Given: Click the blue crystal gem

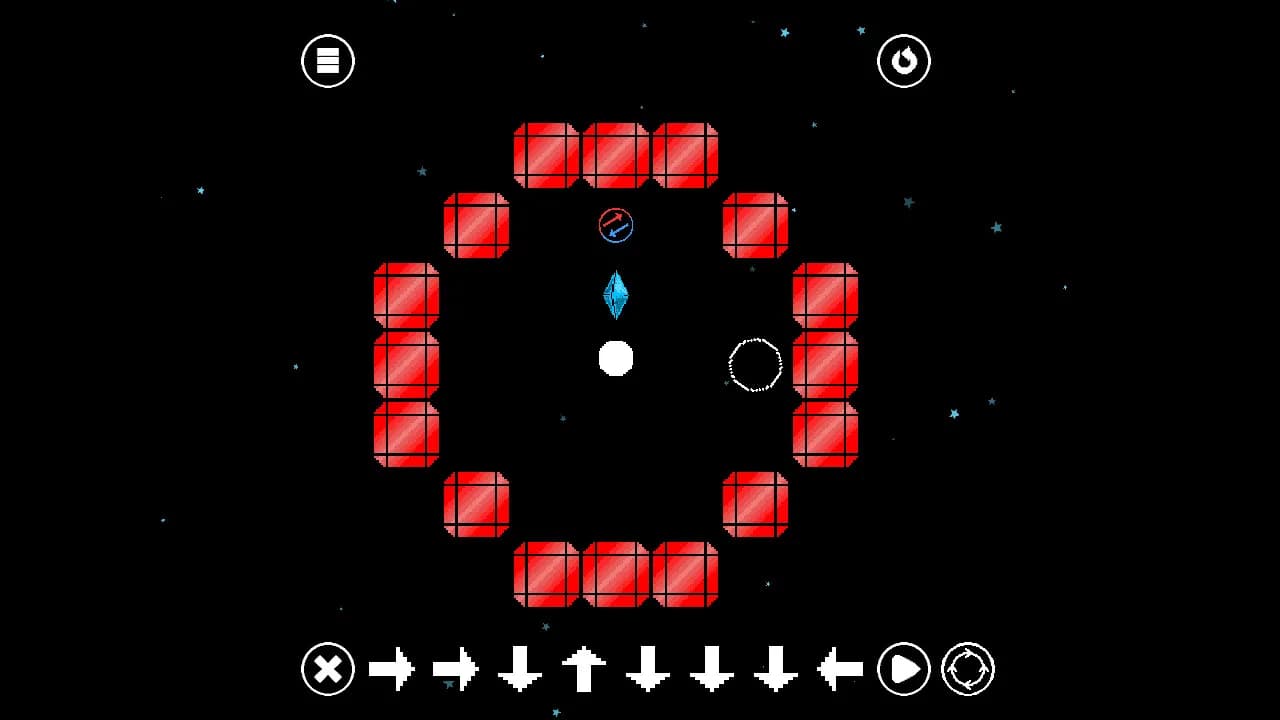Looking at the screenshot, I should click(616, 296).
